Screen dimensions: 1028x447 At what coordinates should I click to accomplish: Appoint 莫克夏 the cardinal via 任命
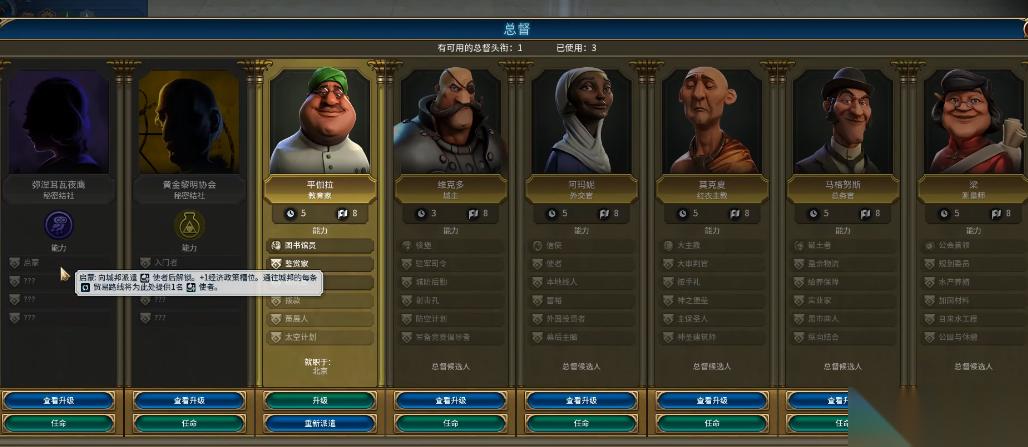pyautogui.click(x=713, y=423)
